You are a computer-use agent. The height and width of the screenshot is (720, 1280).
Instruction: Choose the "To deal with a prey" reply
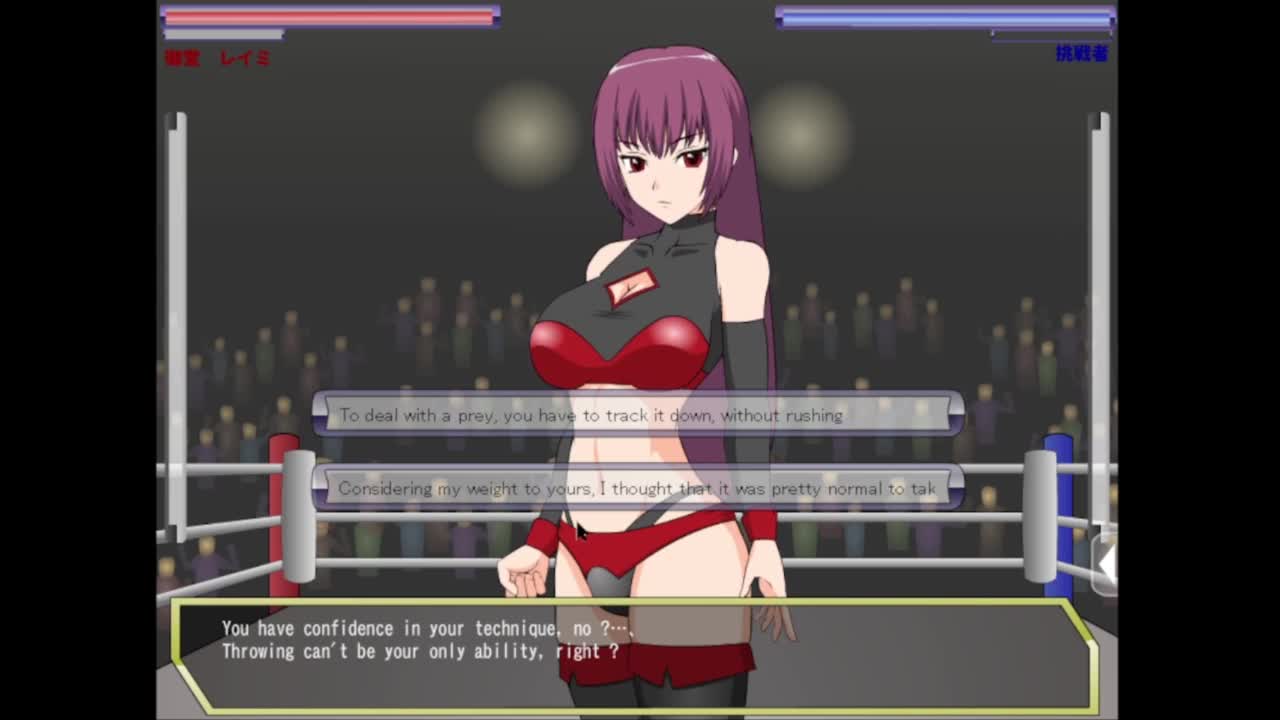(x=638, y=414)
